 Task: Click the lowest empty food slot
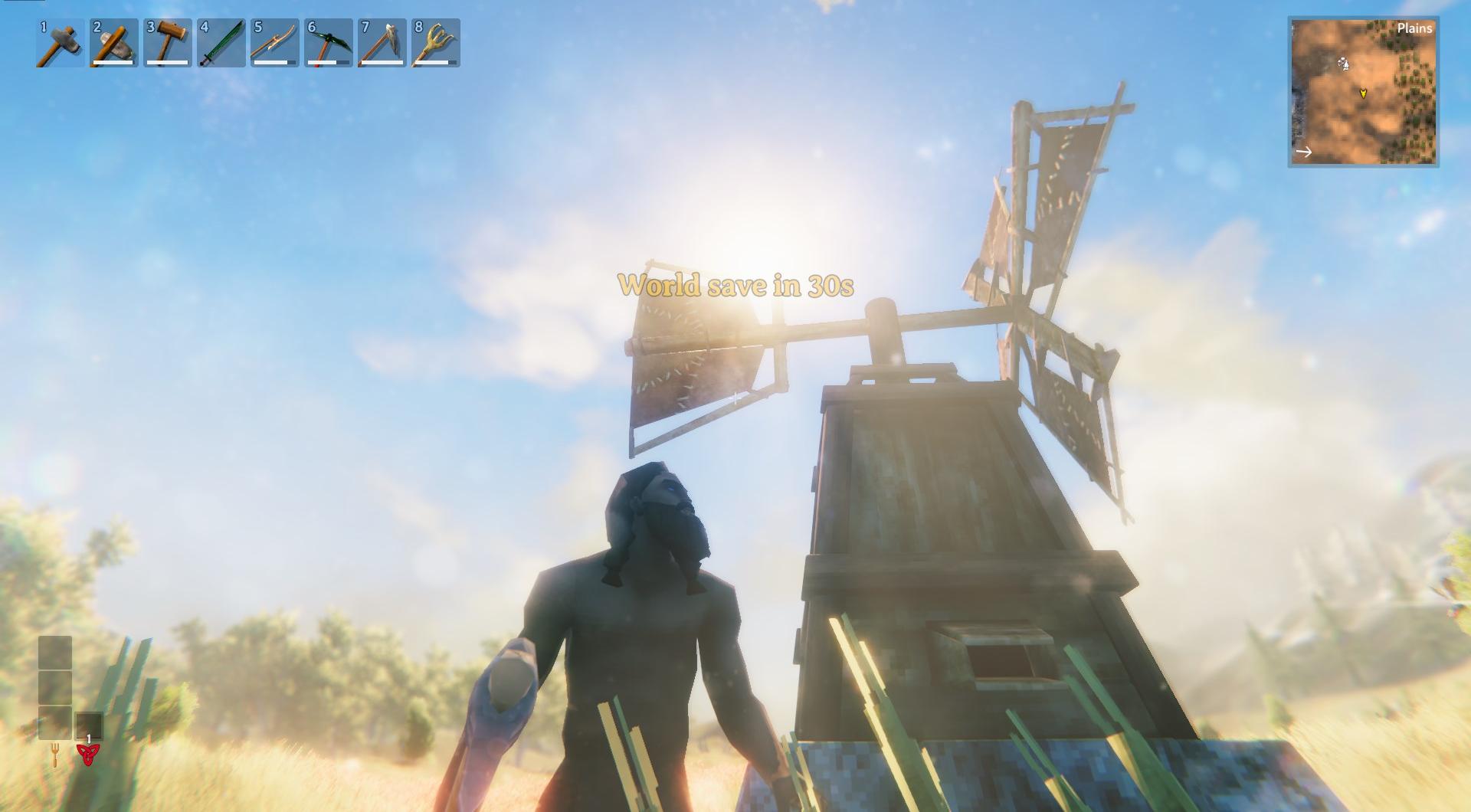click(x=57, y=723)
